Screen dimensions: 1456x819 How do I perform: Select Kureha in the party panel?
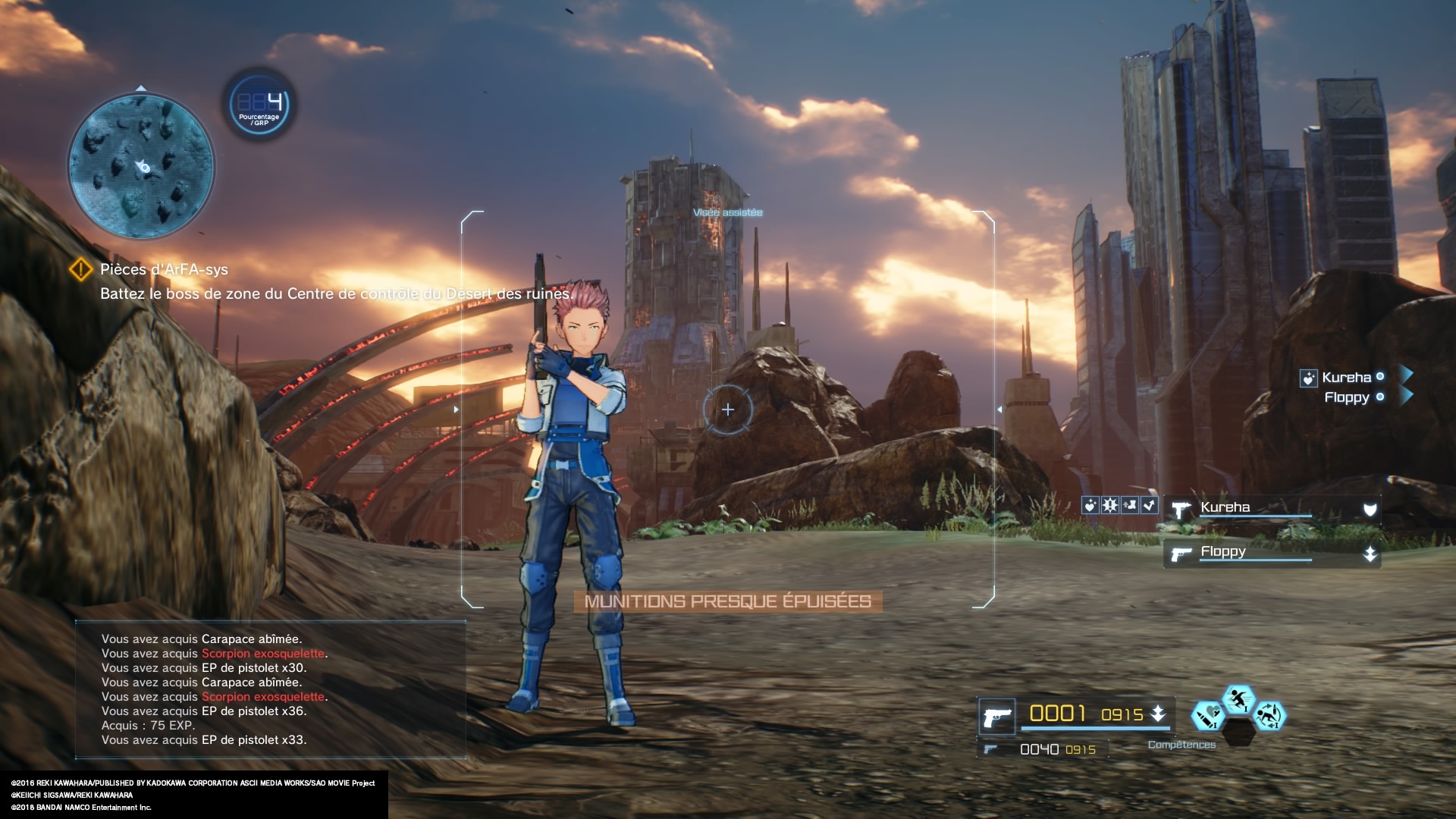pos(1272,508)
